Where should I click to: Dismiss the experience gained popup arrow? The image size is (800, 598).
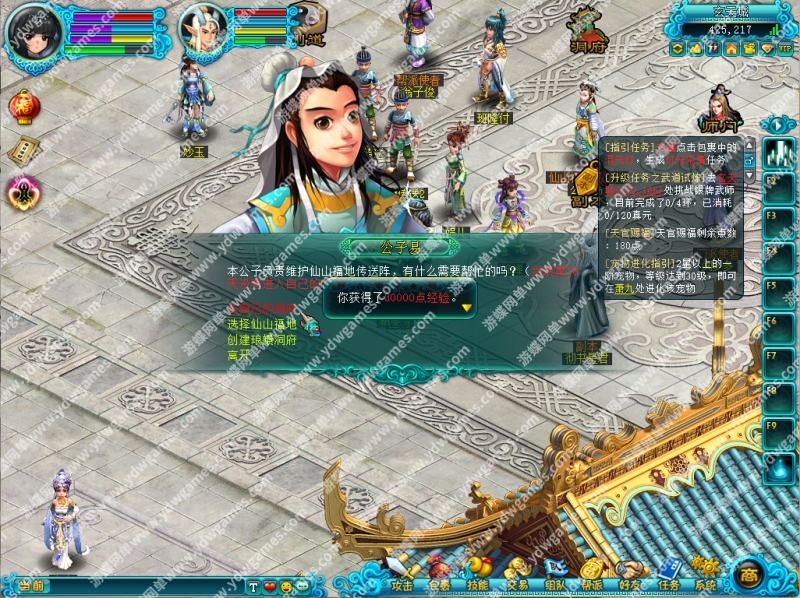point(466,308)
